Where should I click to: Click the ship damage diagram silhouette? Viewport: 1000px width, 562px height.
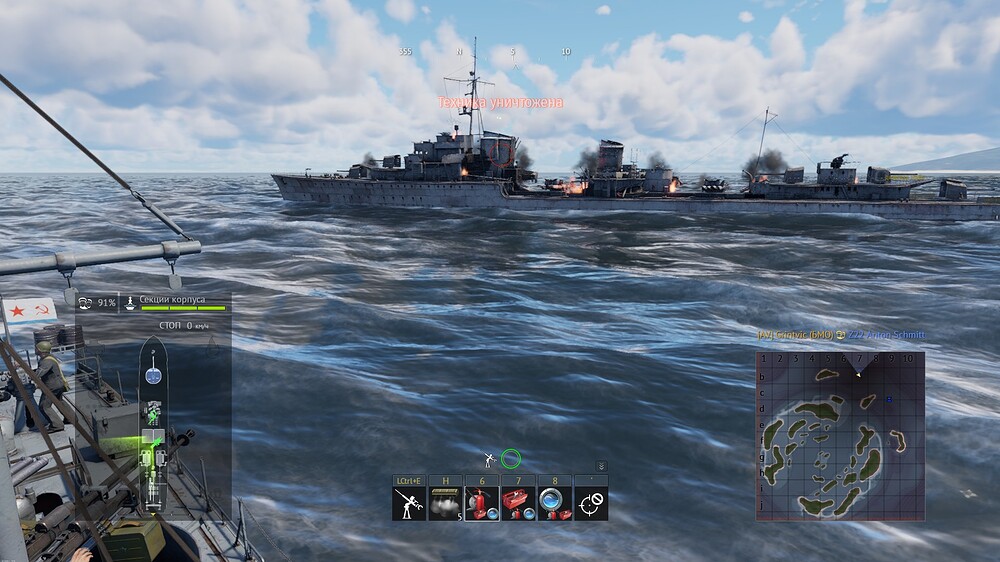pos(153,425)
